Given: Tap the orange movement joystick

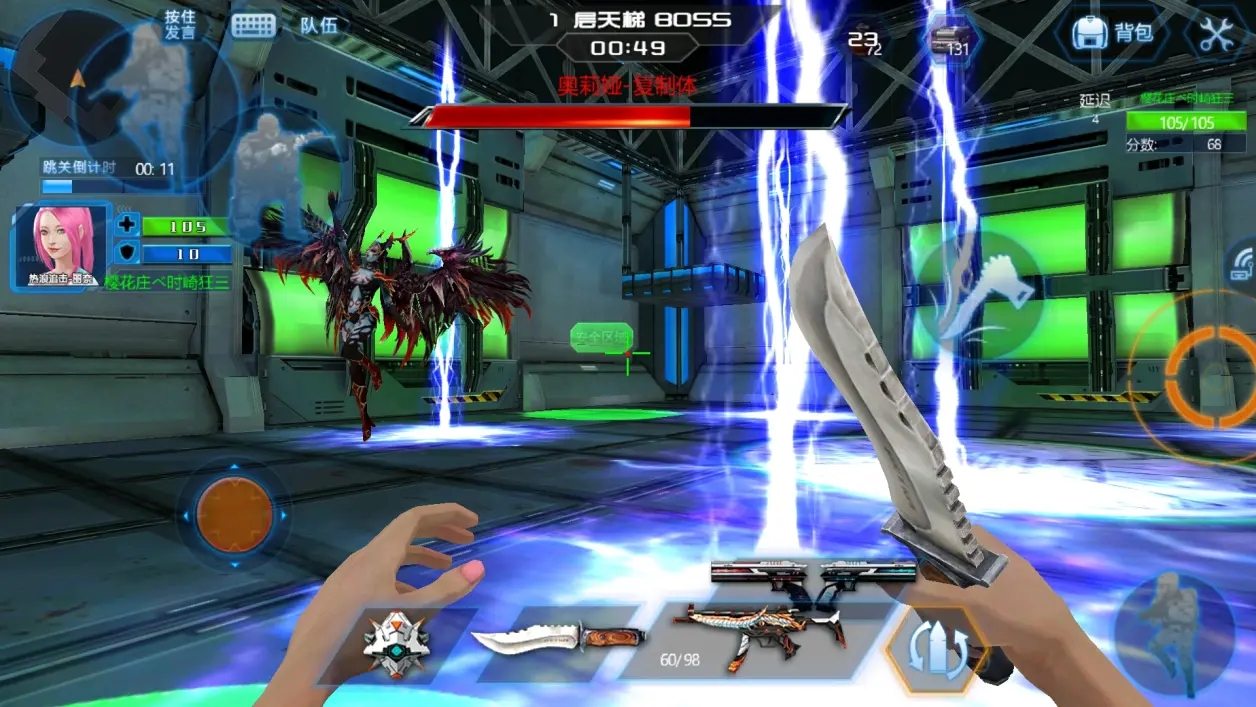Looking at the screenshot, I should [234, 515].
